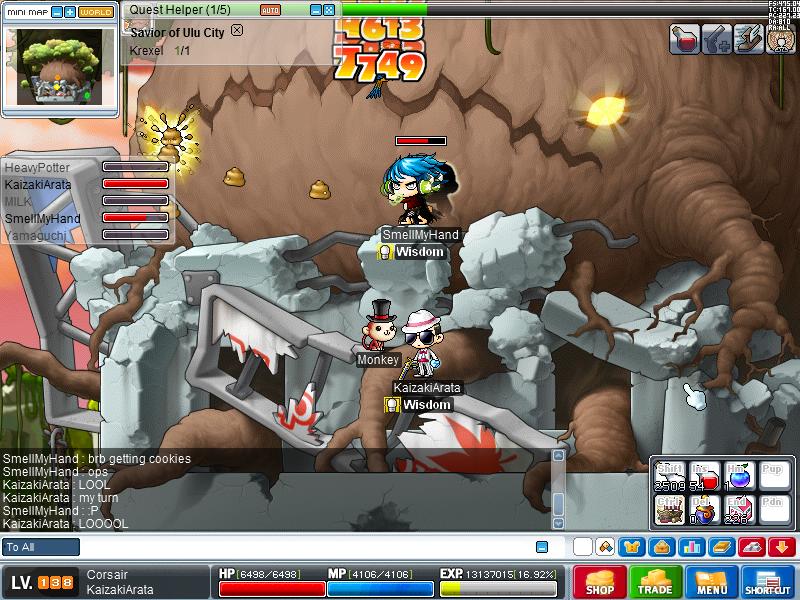Select the red potion quickslot
The width and height of the screenshot is (800, 600).
(705, 478)
